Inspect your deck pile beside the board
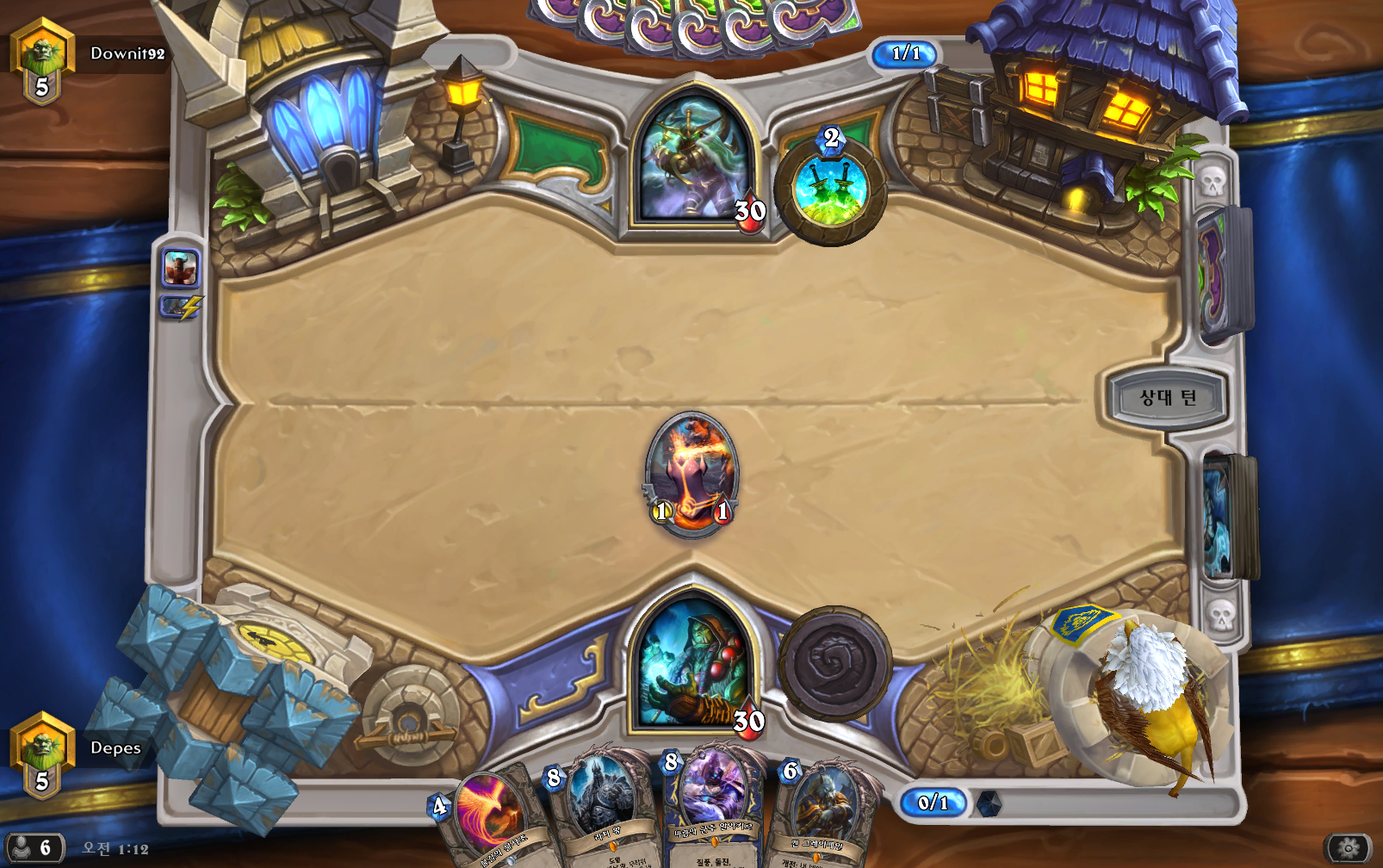Screen dimensions: 1383x868 (x=1225, y=517)
